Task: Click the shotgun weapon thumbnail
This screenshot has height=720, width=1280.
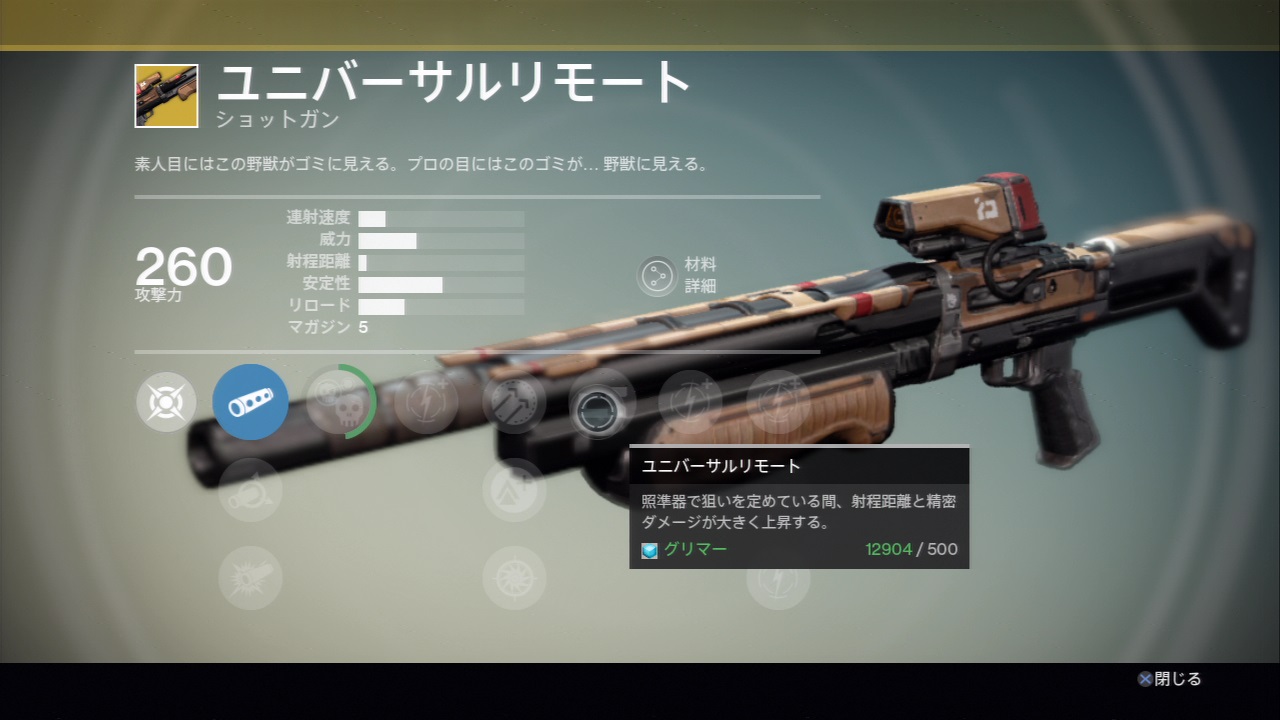Action: [166, 96]
